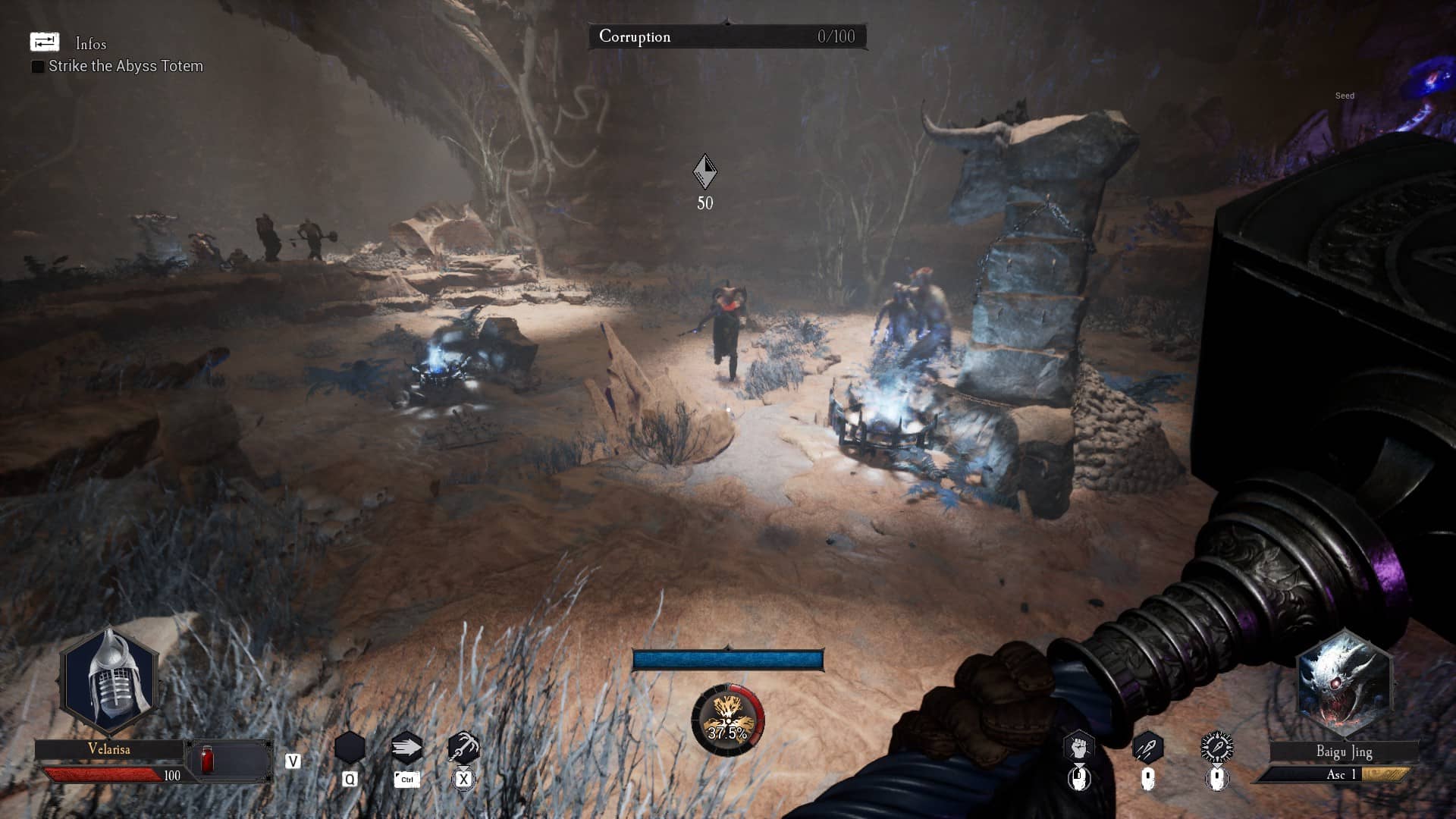The width and height of the screenshot is (1456, 819).
Task: Select the thrown projectile ability icon
Action: click(x=1147, y=748)
